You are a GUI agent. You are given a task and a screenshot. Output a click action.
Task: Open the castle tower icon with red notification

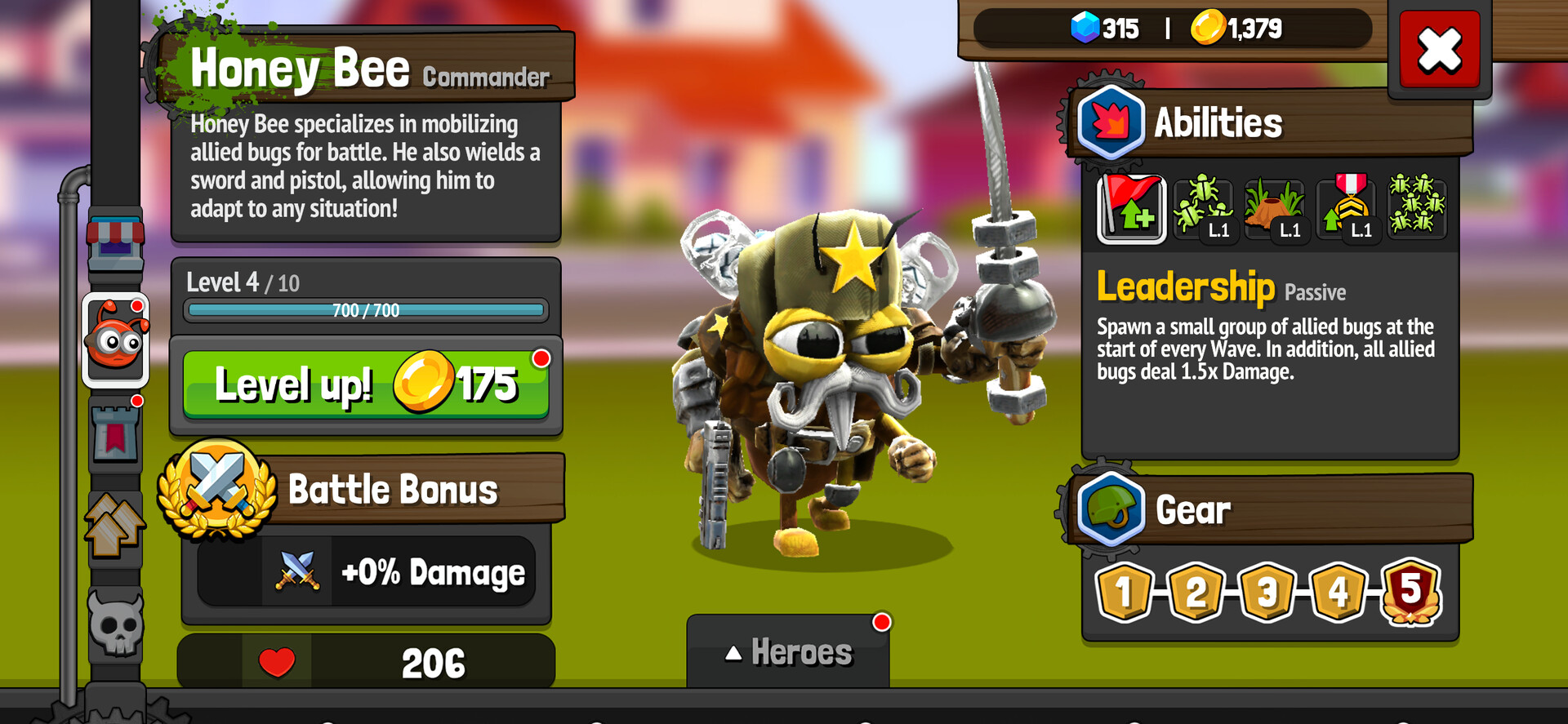click(x=114, y=435)
